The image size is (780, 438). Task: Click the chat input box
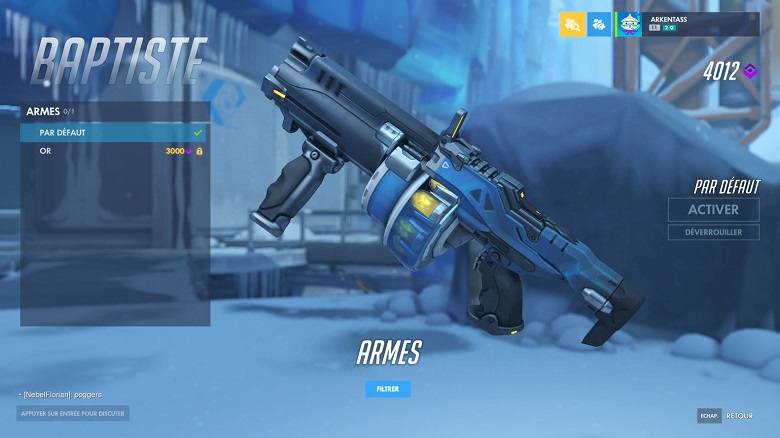[73, 413]
